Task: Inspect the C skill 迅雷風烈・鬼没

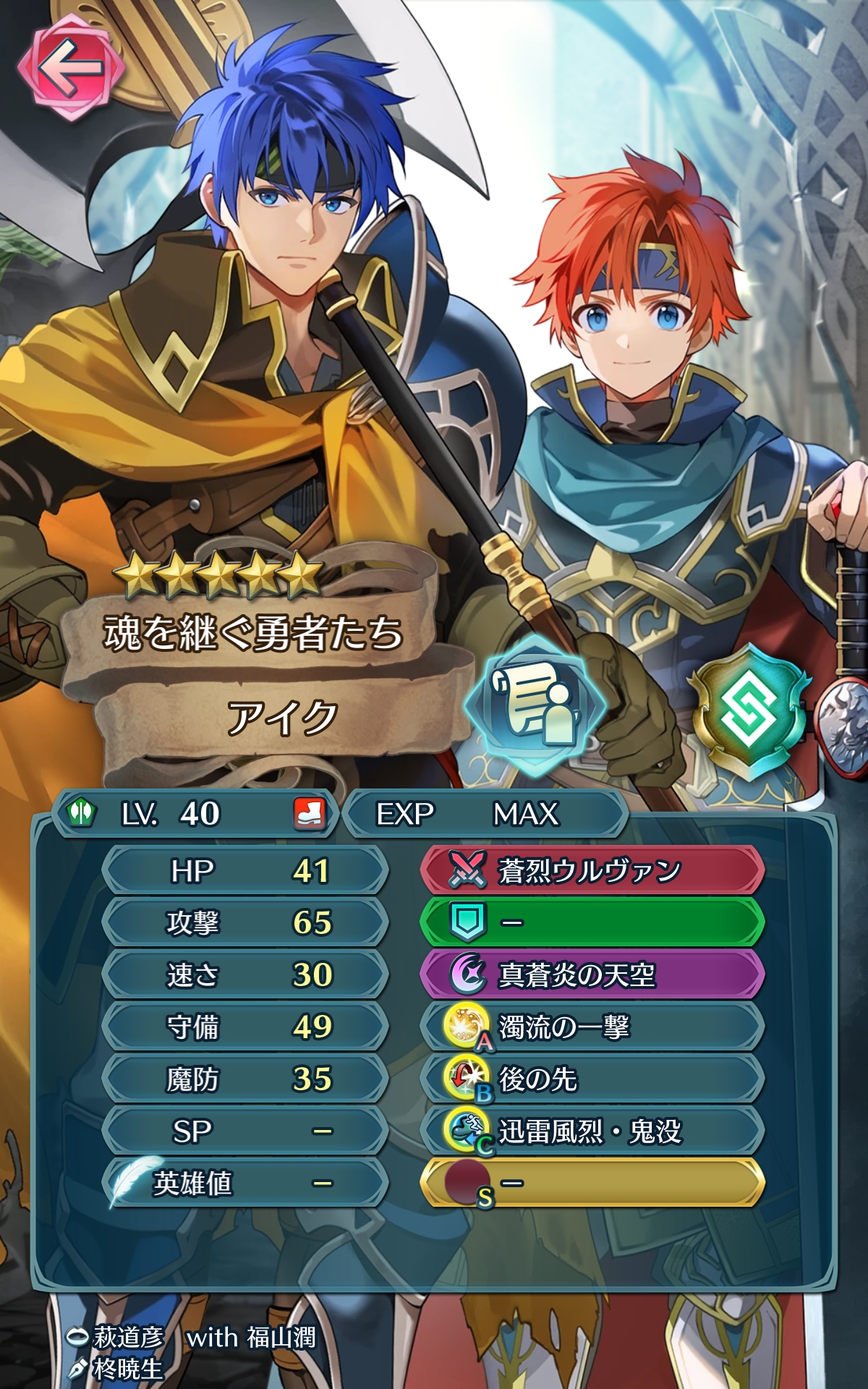Action: coord(592,1131)
